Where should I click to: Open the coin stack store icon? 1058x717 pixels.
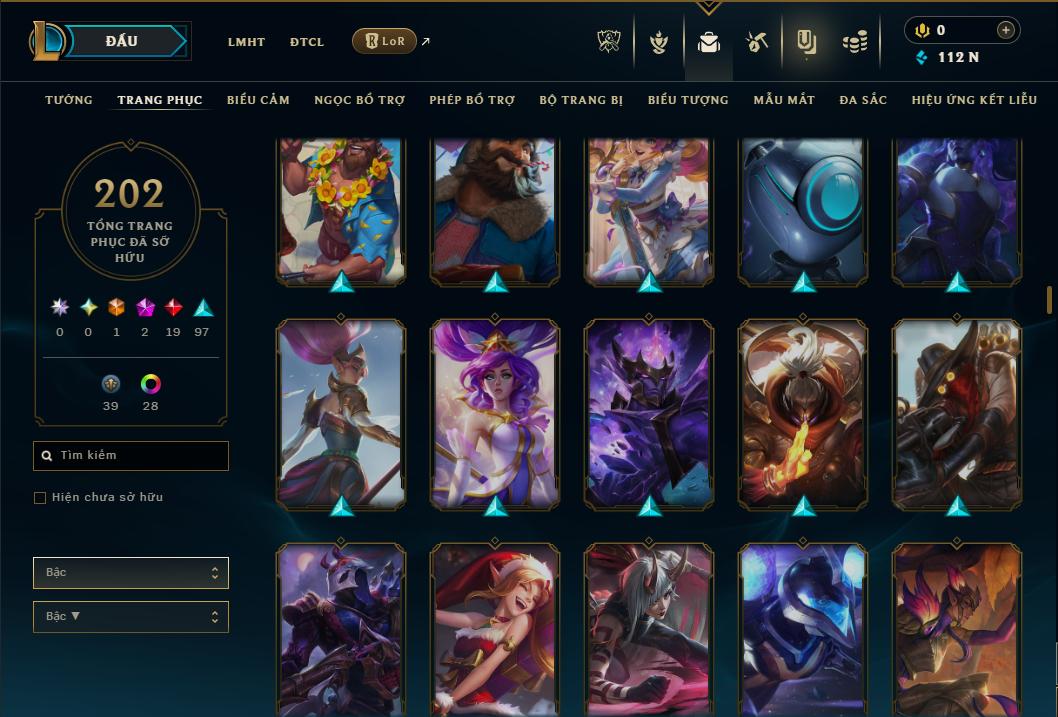(x=854, y=41)
